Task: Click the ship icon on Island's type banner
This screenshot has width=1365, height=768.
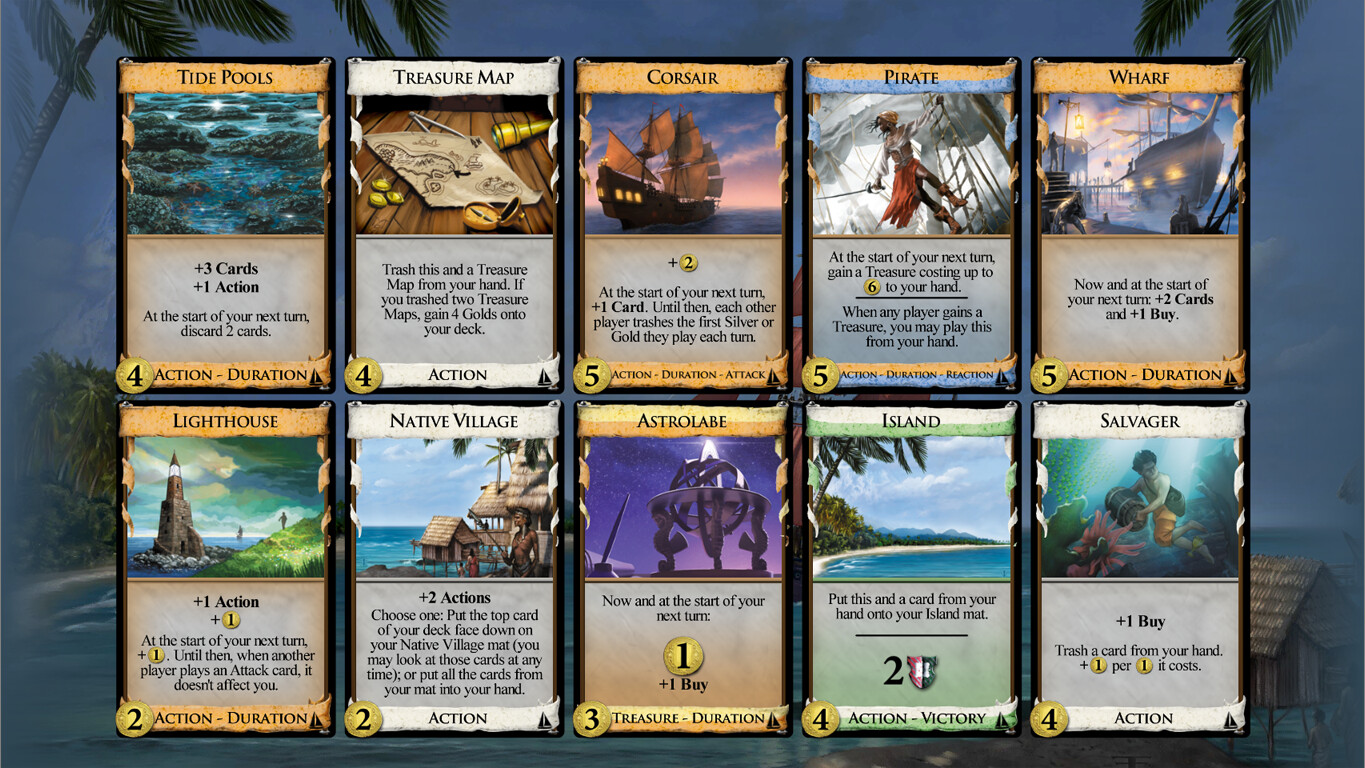Action: click(1001, 719)
